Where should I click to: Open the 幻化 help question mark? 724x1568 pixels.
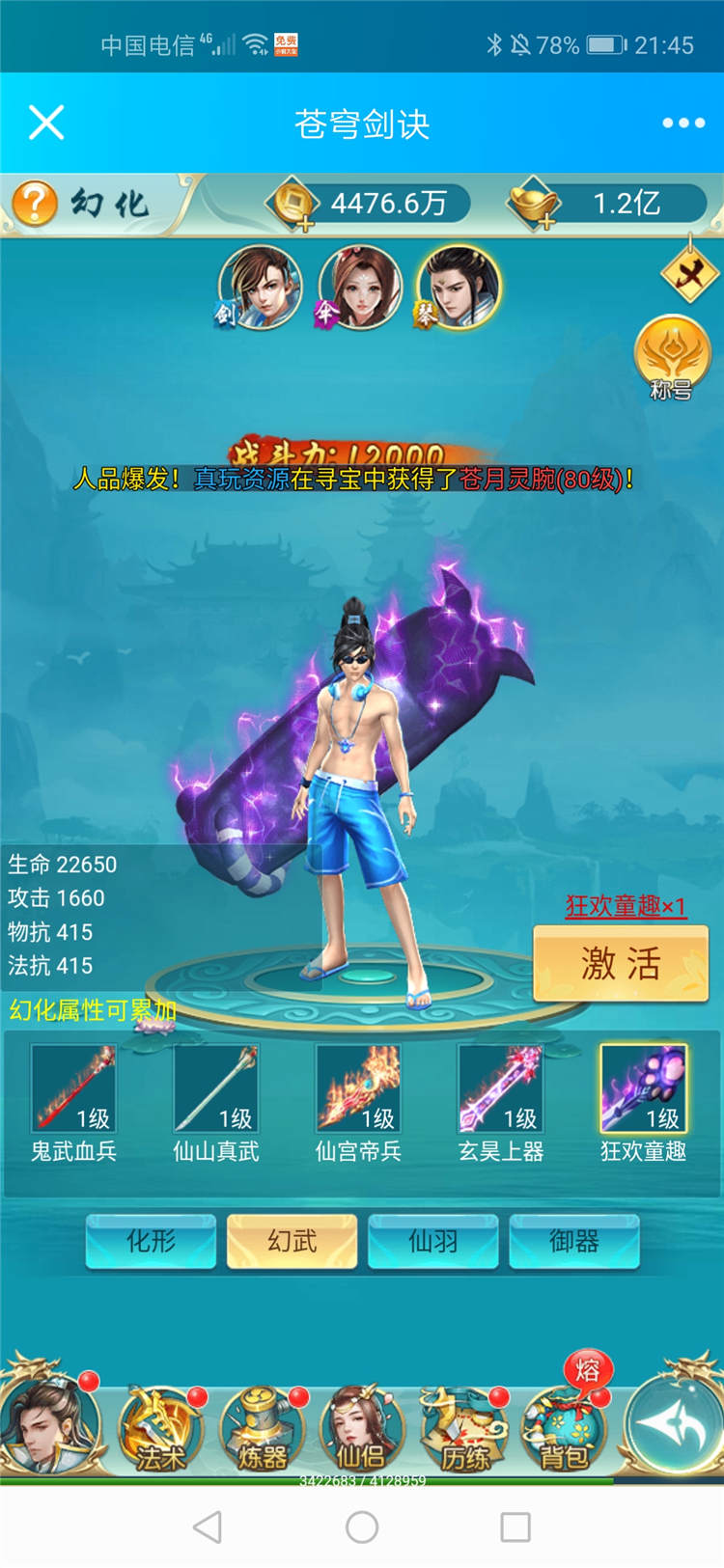pos(35,203)
